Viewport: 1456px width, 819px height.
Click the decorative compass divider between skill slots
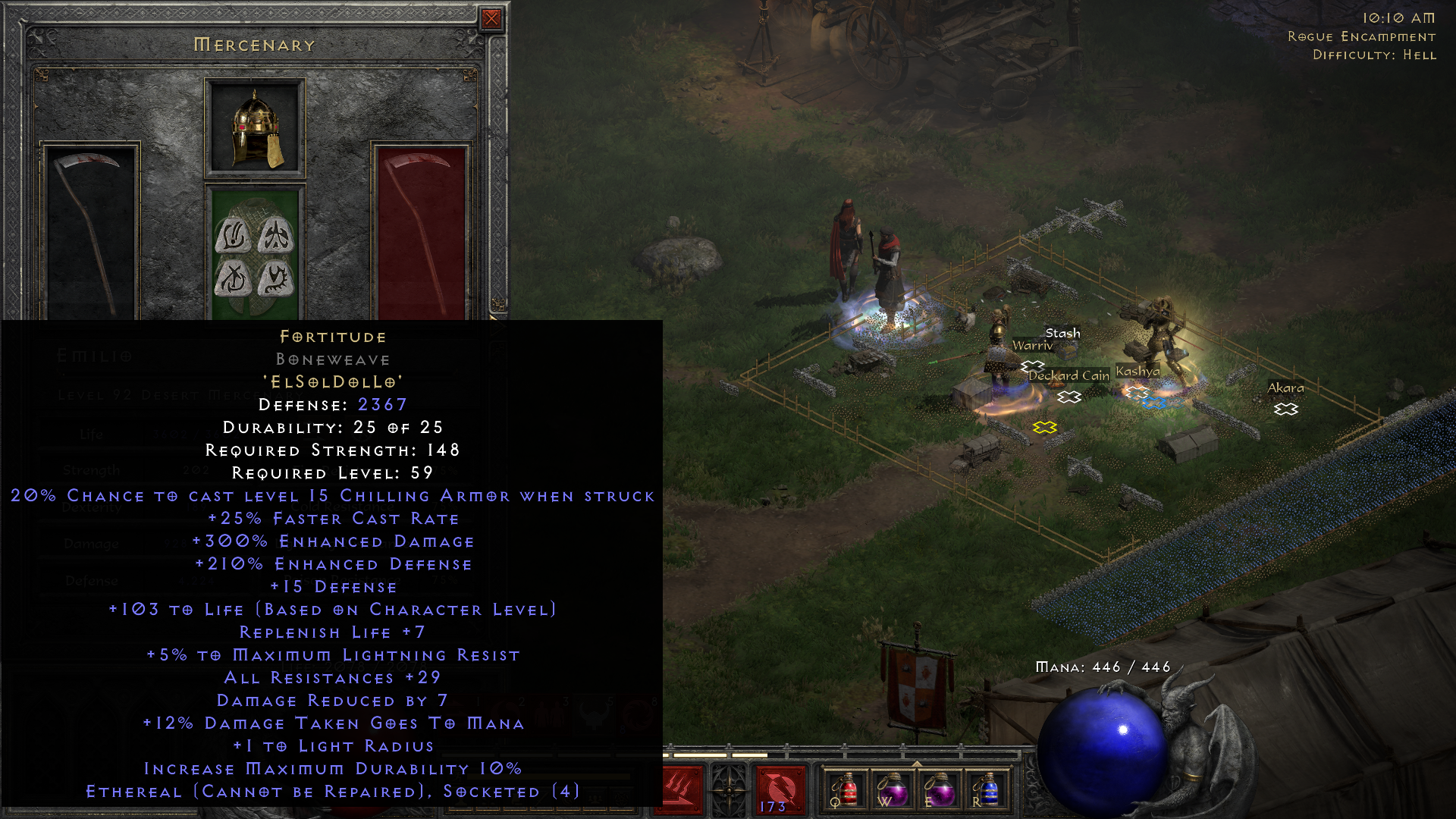point(728,789)
